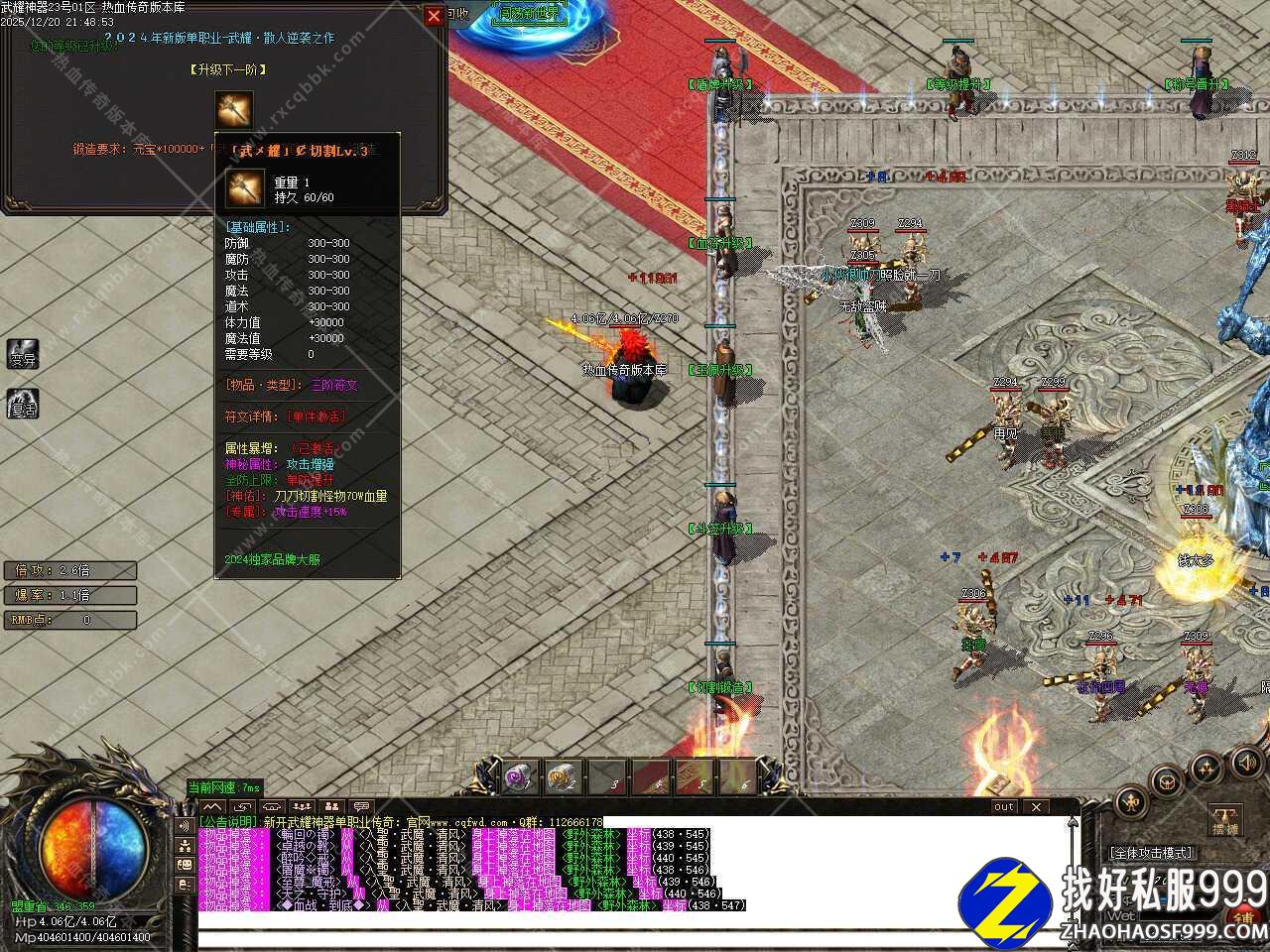Close the weapon upgrade dialog
Image resolution: width=1270 pixels, height=952 pixels.
pyautogui.click(x=434, y=16)
